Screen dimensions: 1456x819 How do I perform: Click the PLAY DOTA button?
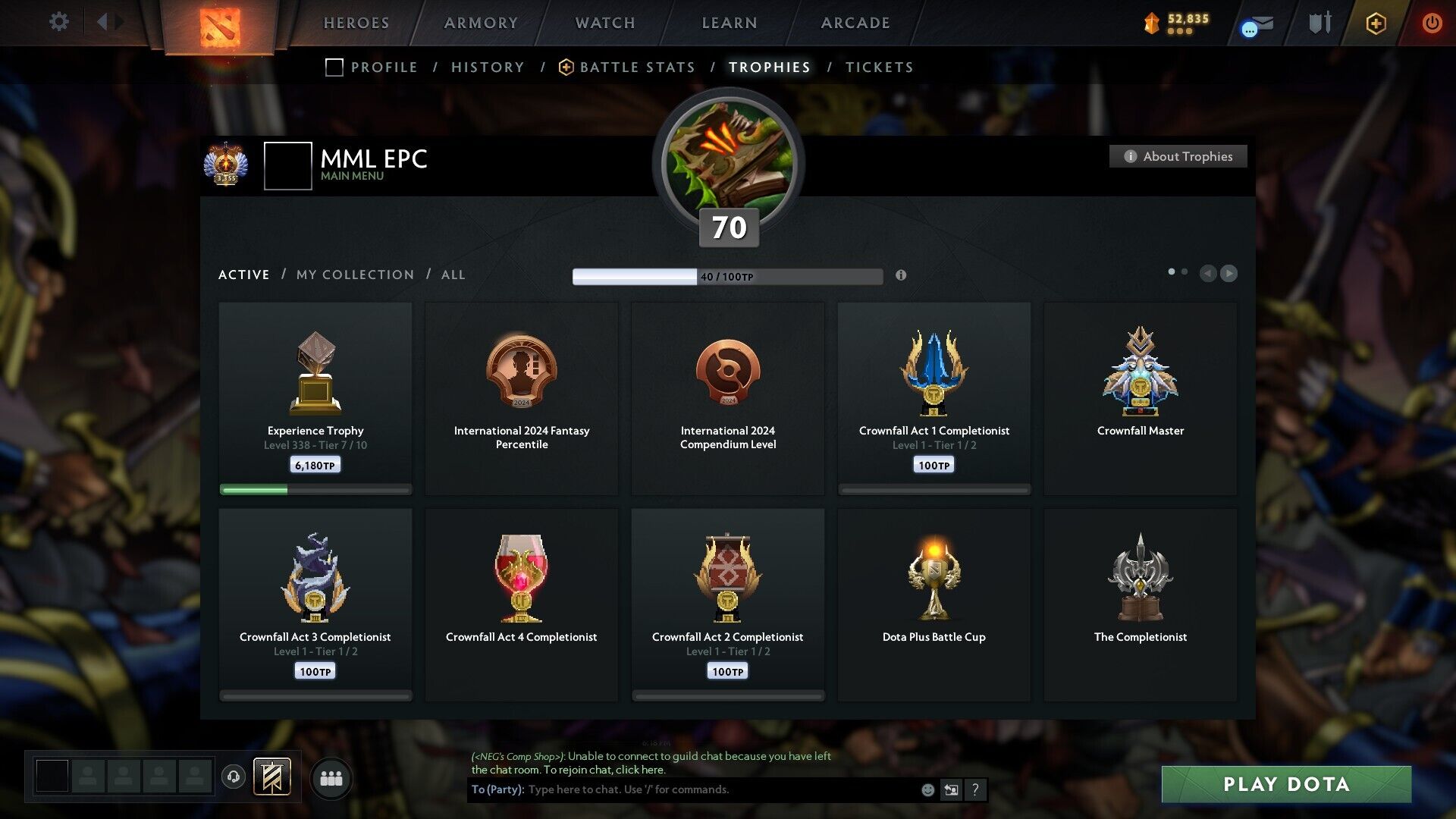1285,785
